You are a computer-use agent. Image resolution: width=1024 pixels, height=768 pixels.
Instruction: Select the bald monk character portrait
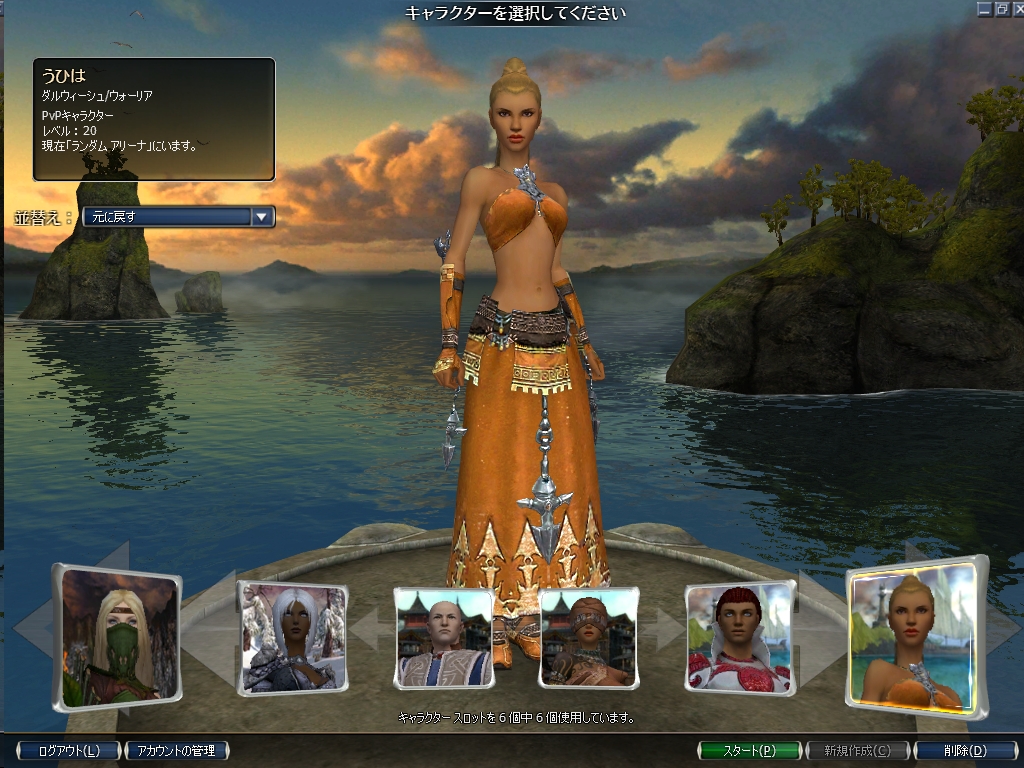(x=444, y=637)
